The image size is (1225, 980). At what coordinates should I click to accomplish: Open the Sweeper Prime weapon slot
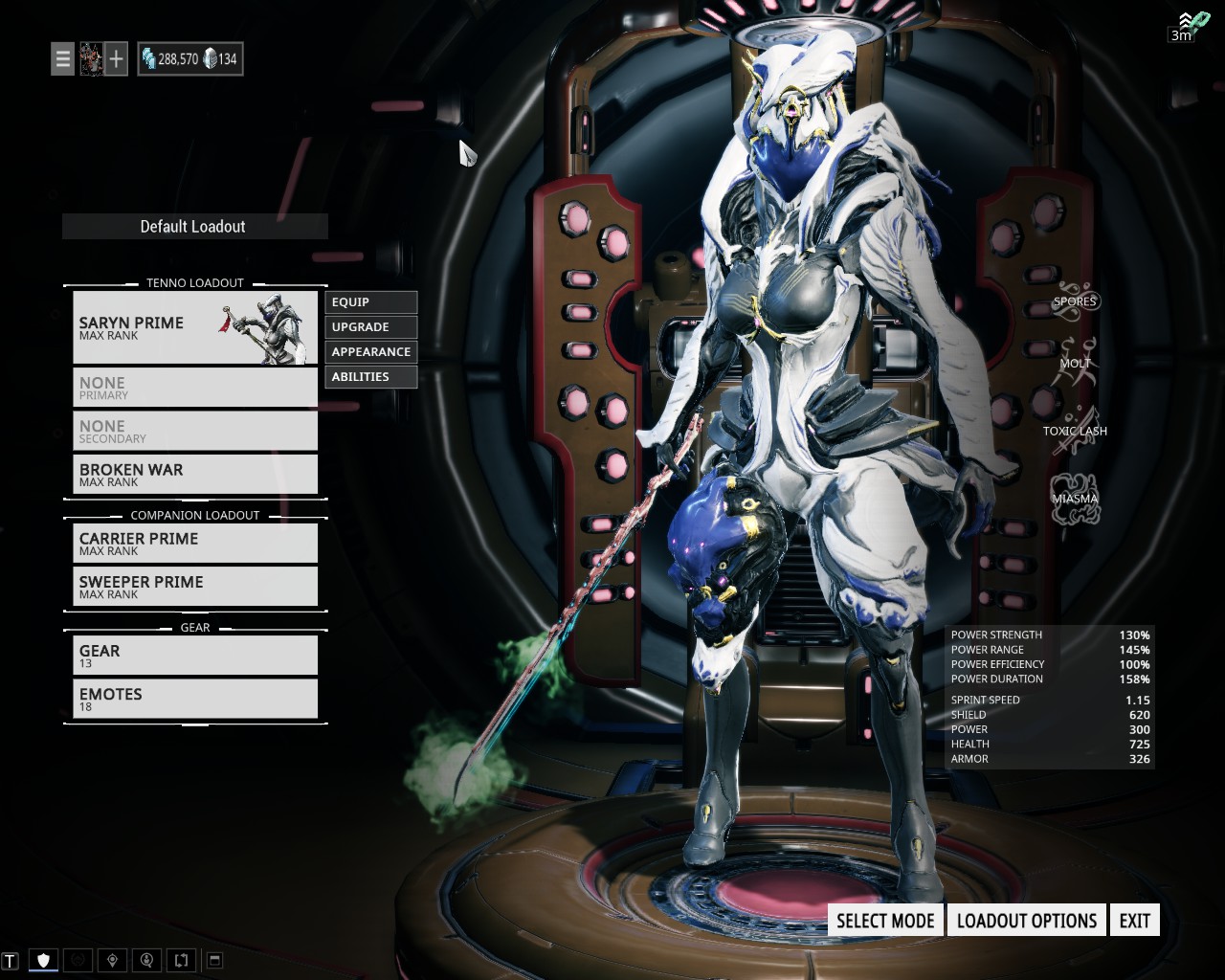click(x=195, y=587)
